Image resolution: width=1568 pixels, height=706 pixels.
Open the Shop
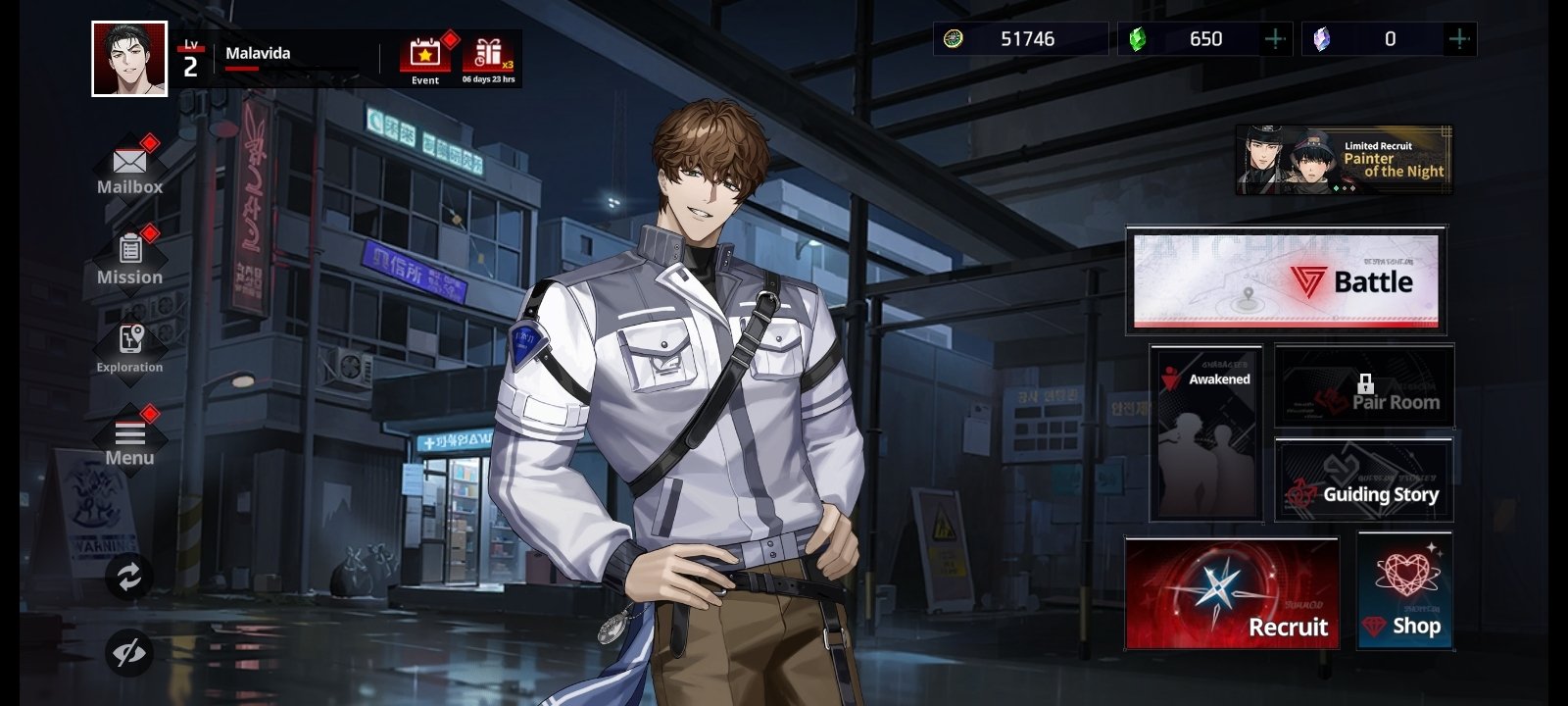pos(1404,591)
